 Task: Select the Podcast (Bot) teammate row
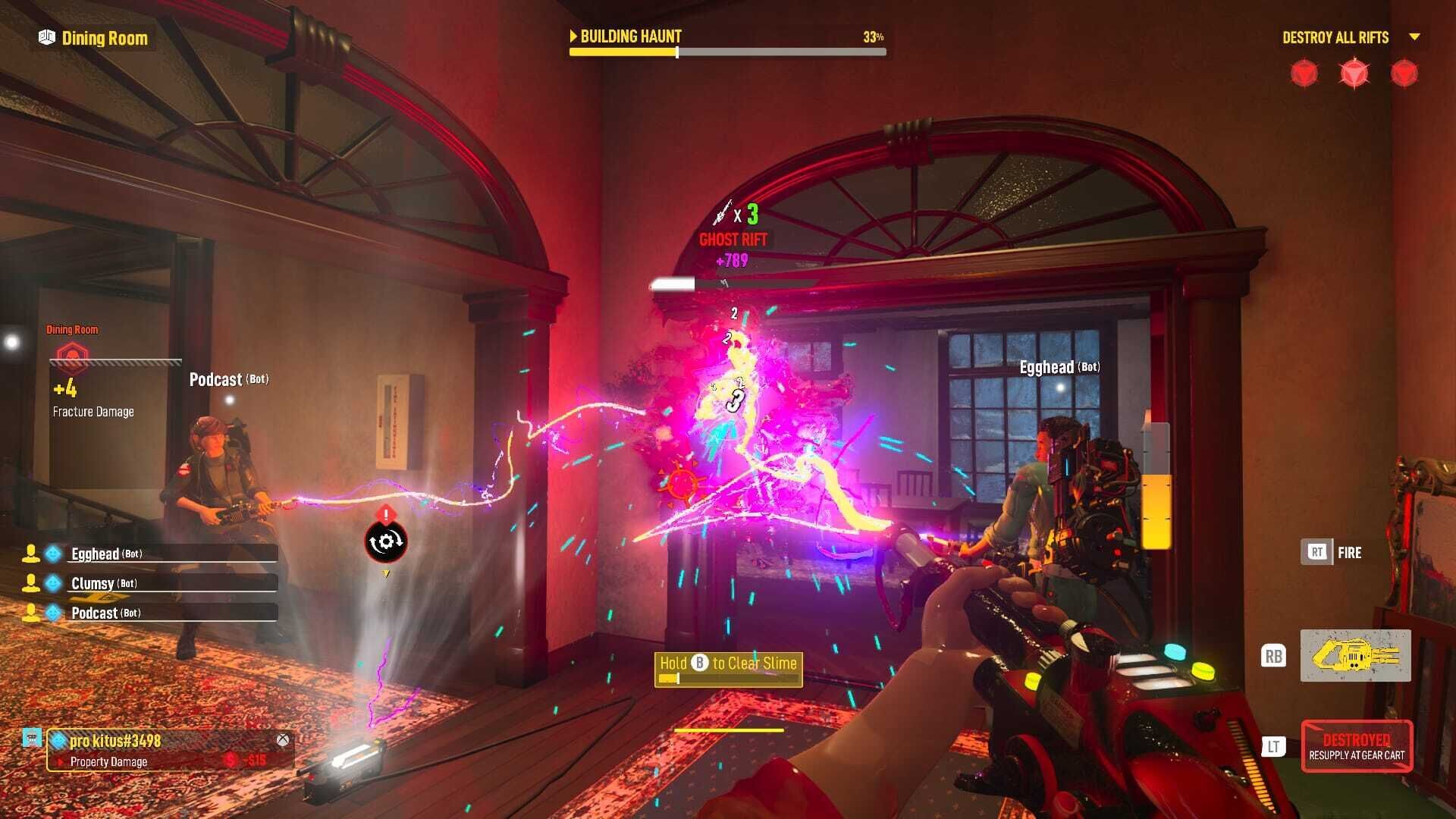pyautogui.click(x=152, y=613)
